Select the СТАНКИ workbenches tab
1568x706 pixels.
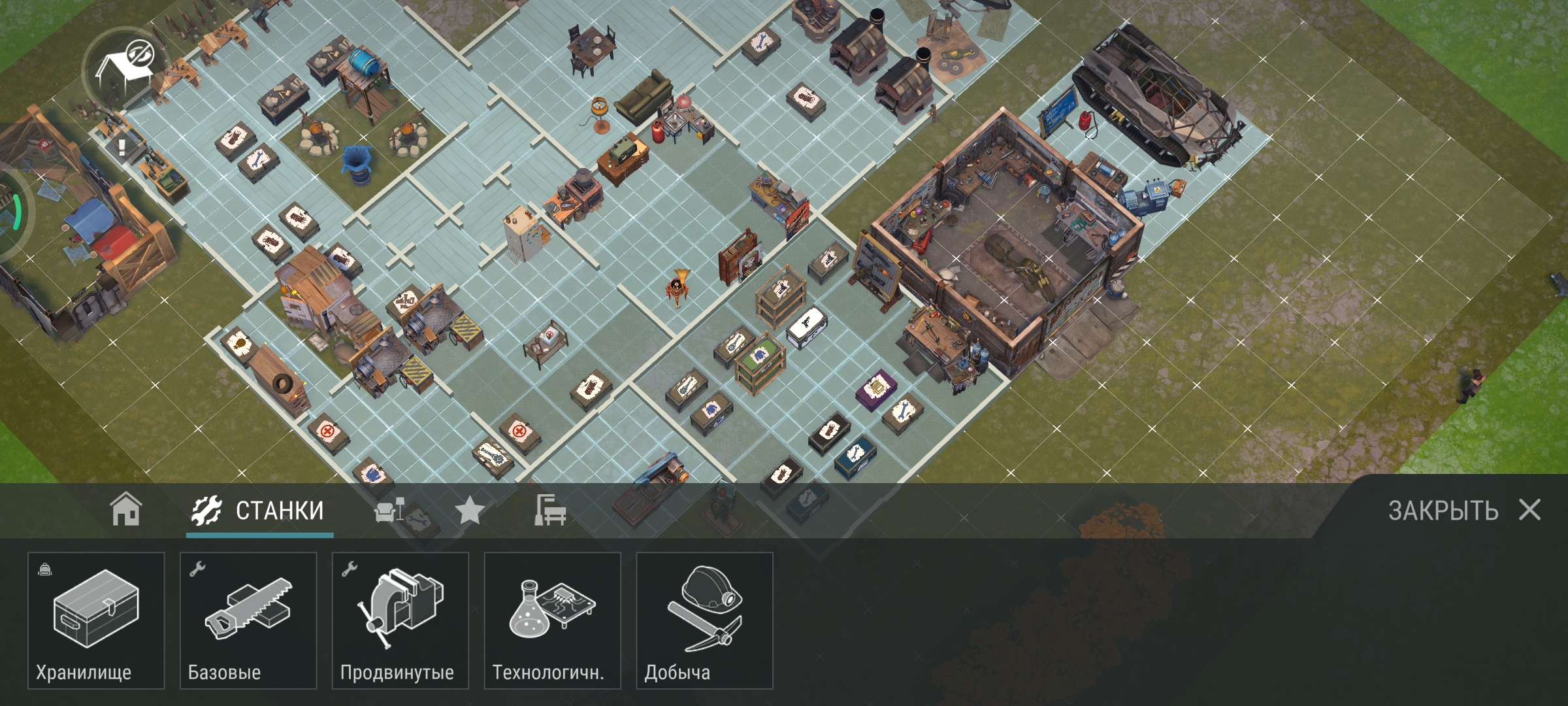(x=259, y=511)
